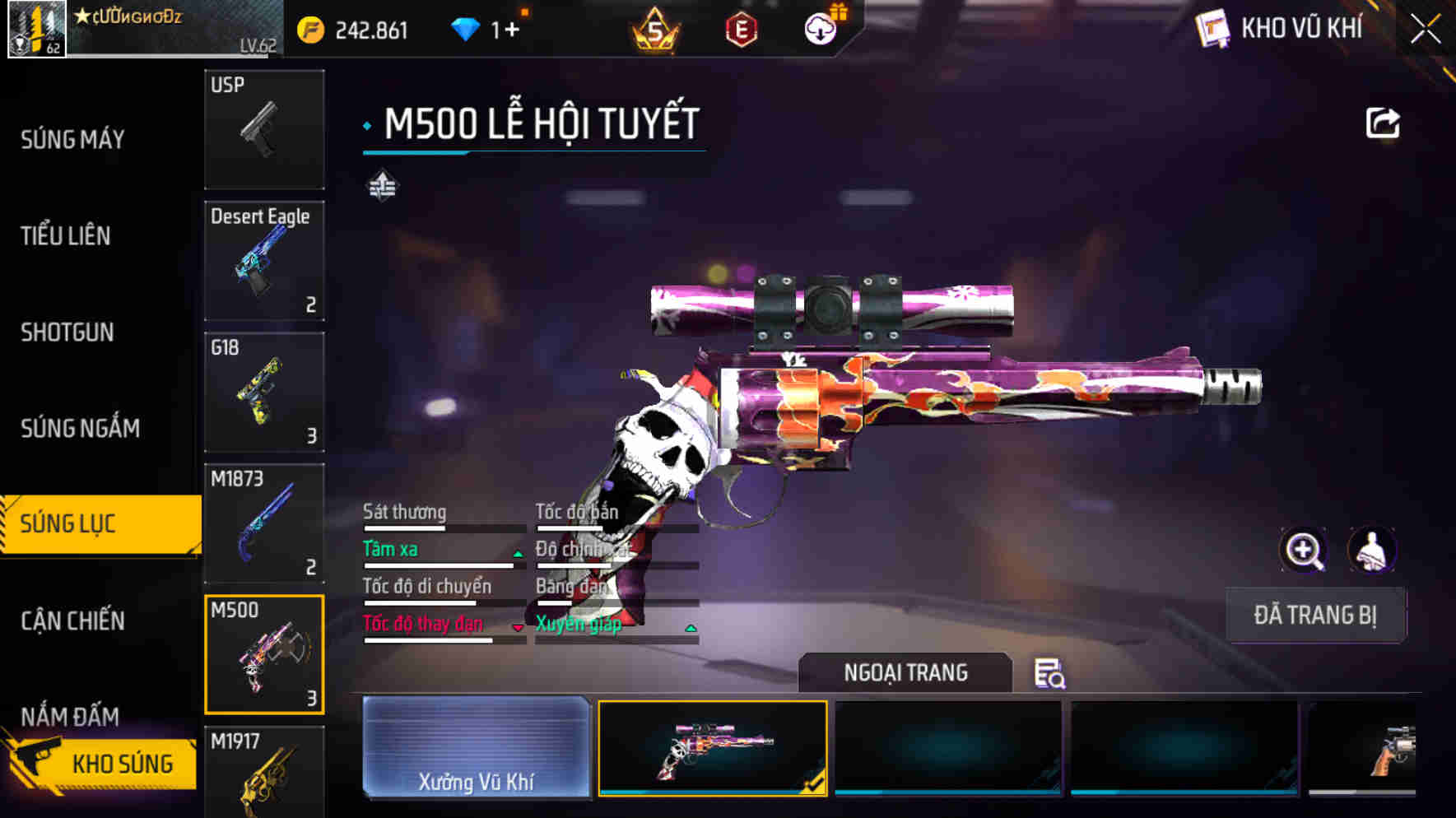Select the Desert Eagle weapon thumbnail
1456x818 pixels.
(263, 260)
